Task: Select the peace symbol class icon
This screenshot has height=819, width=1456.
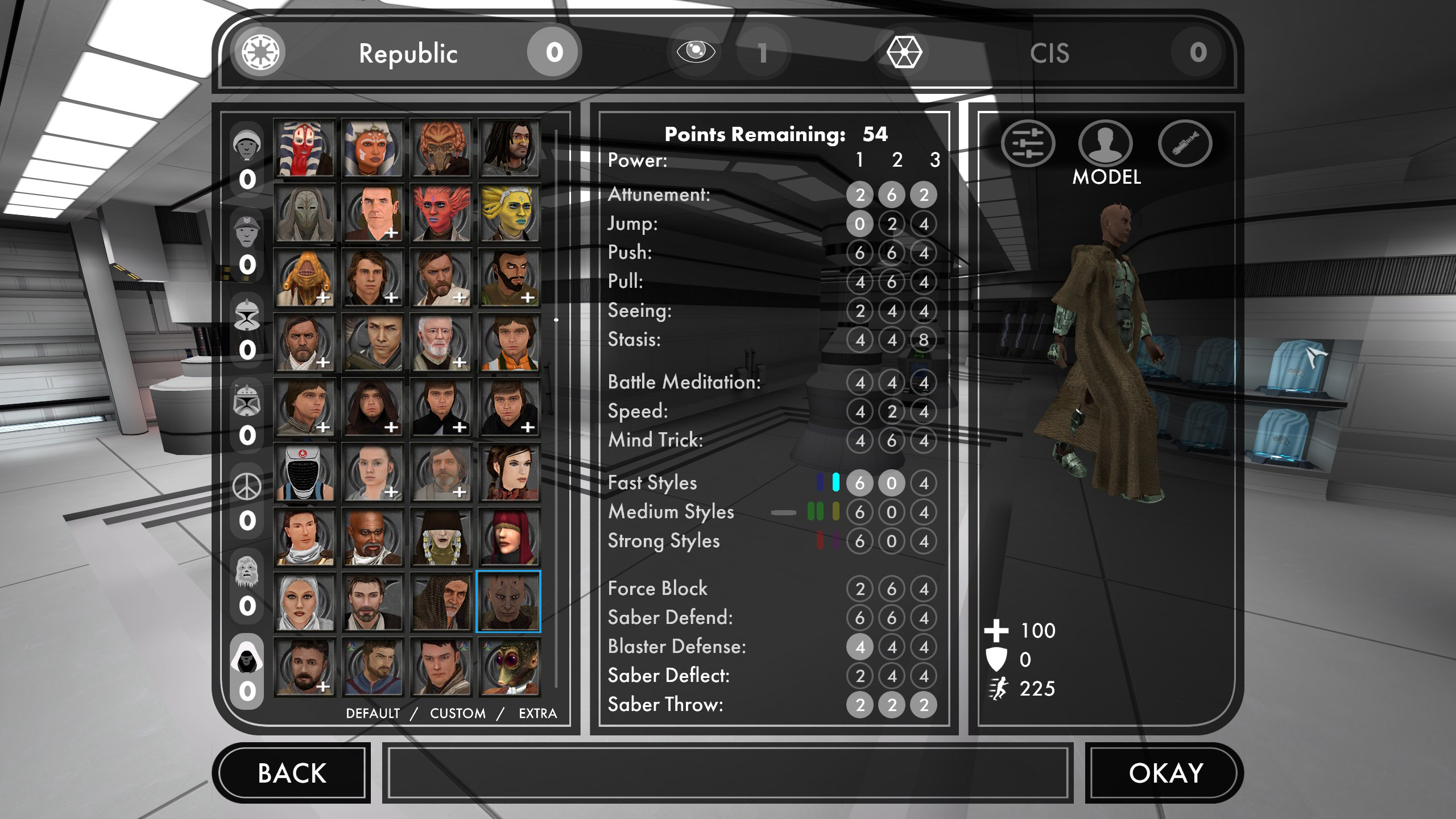Action: [247, 487]
